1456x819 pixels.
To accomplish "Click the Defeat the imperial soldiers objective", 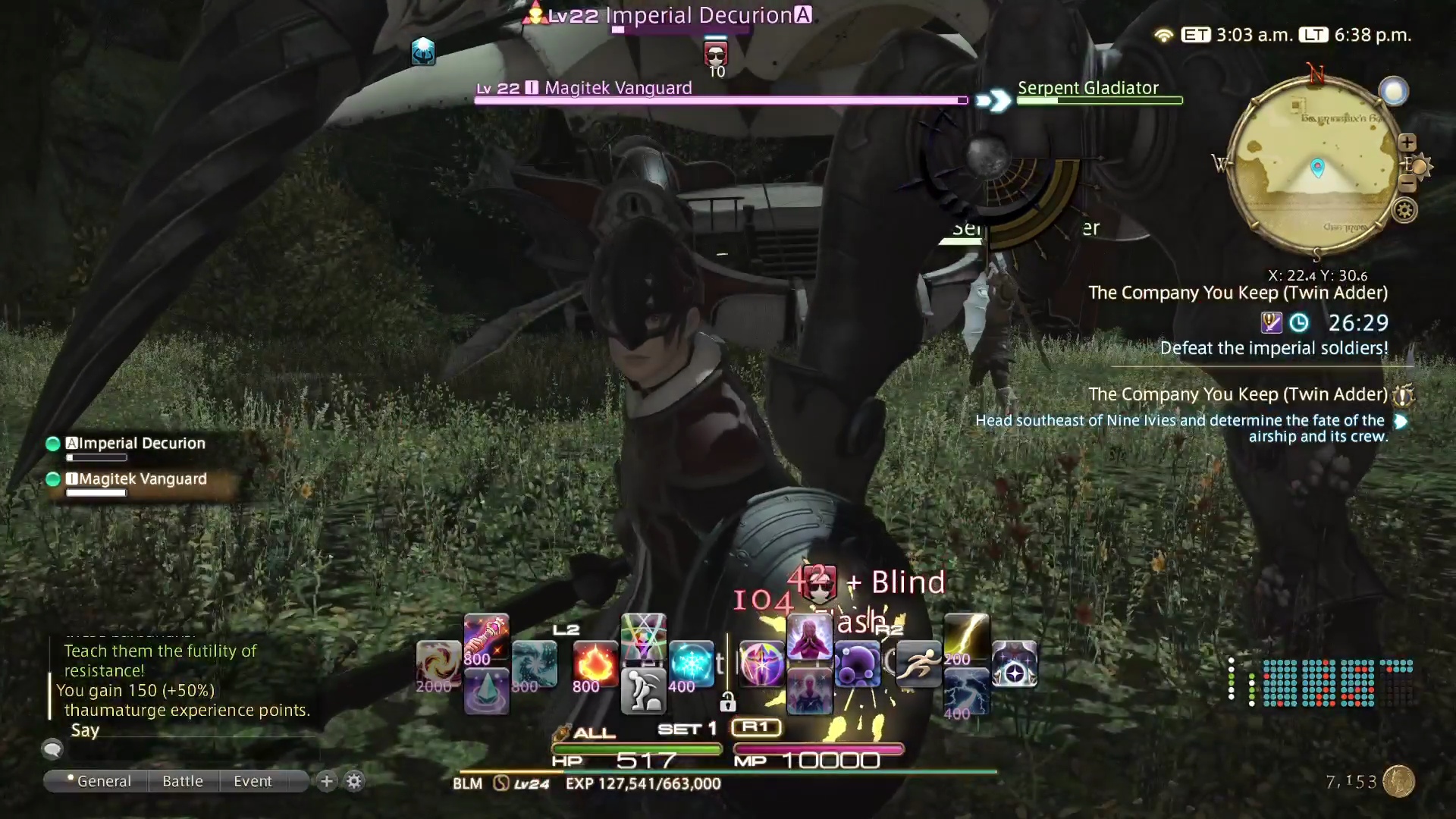I will point(1274,347).
